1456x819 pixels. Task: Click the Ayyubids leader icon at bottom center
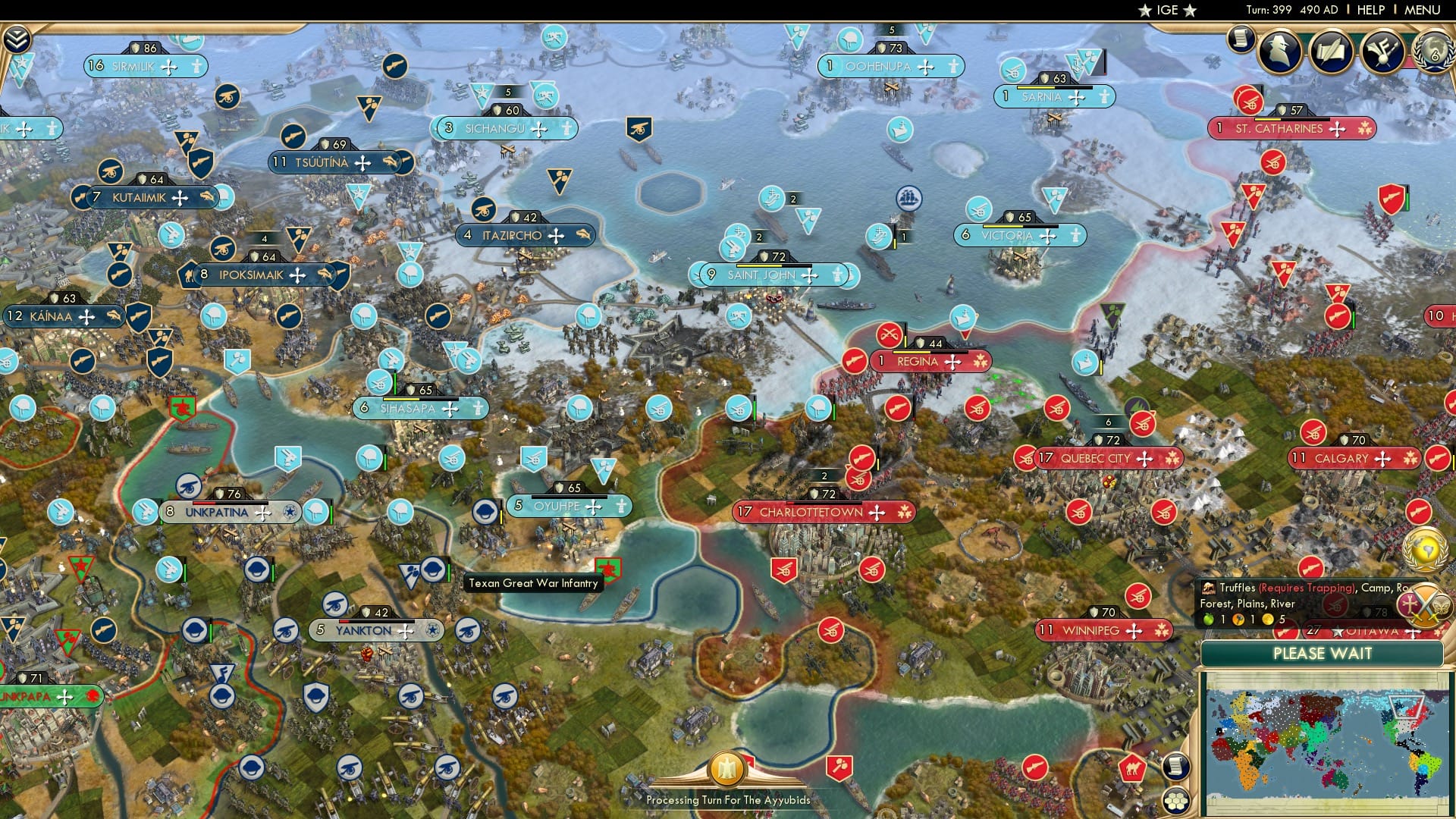726,768
